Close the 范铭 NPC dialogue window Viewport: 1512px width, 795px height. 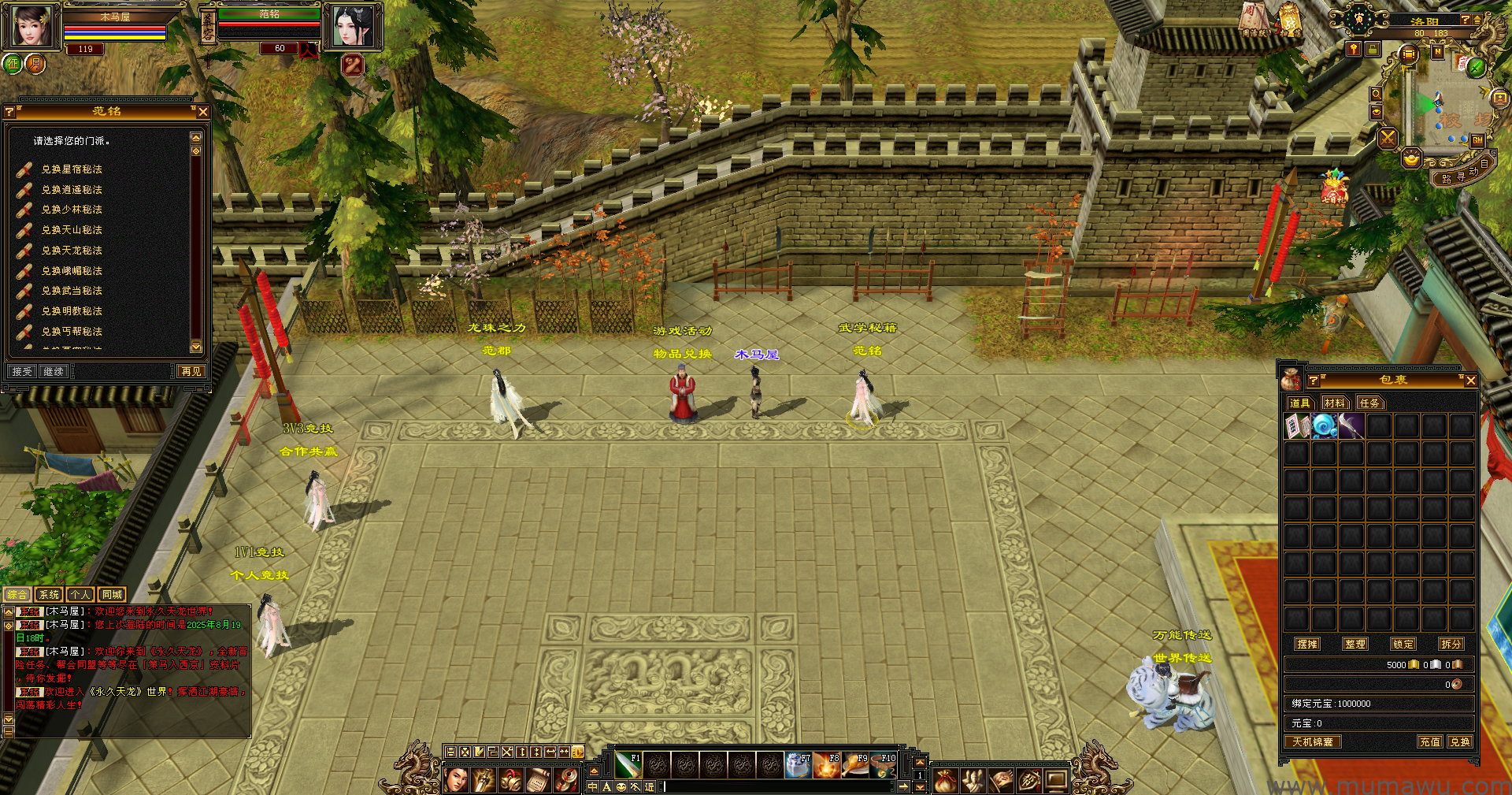pos(203,112)
